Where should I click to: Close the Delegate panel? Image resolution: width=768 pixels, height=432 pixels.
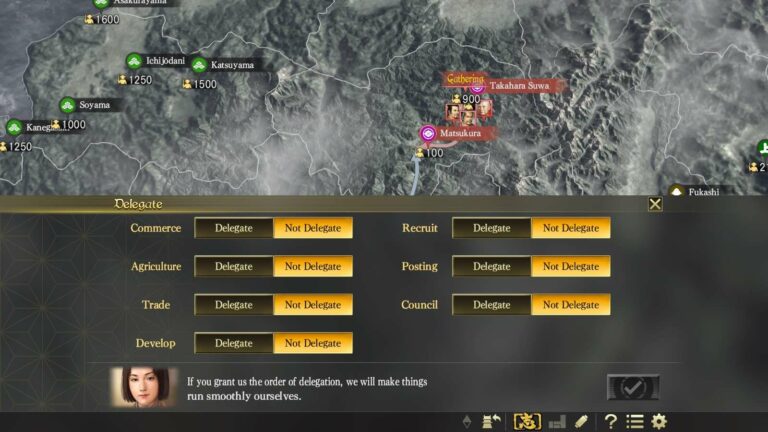click(655, 204)
